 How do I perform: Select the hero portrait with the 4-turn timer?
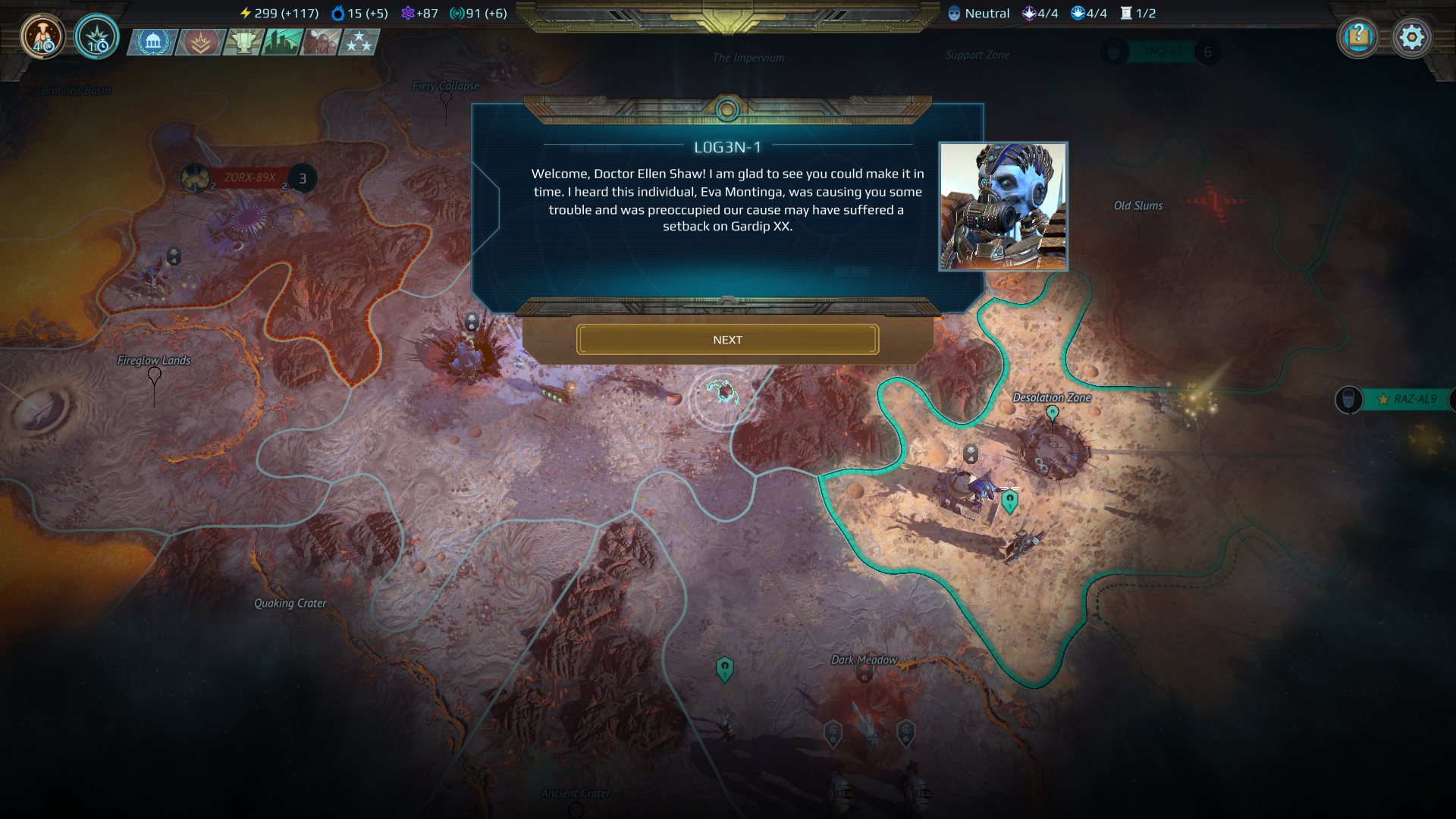point(42,36)
